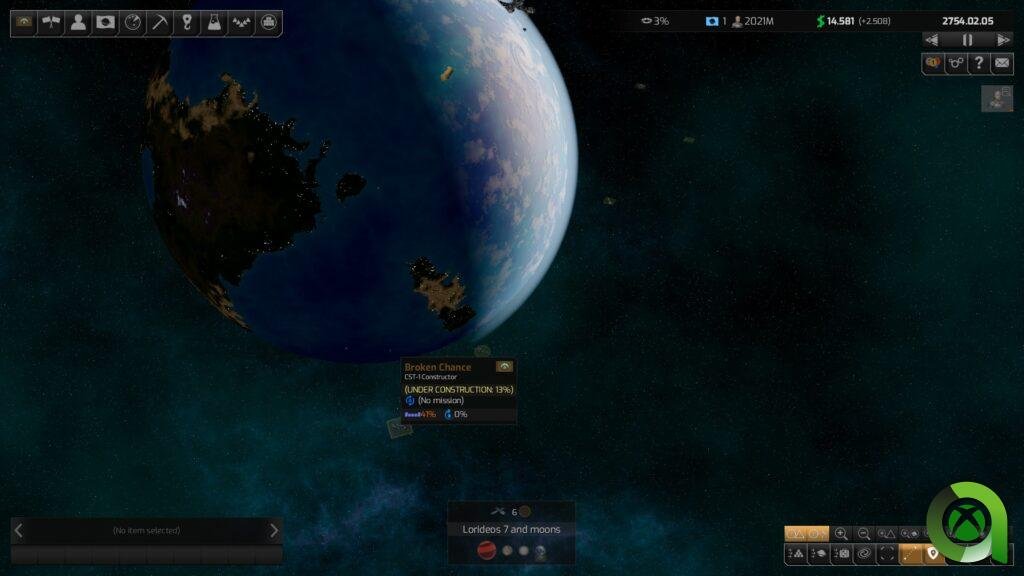Open the characters silhouette panel
Screen dimensions: 1024x576
click(78, 23)
